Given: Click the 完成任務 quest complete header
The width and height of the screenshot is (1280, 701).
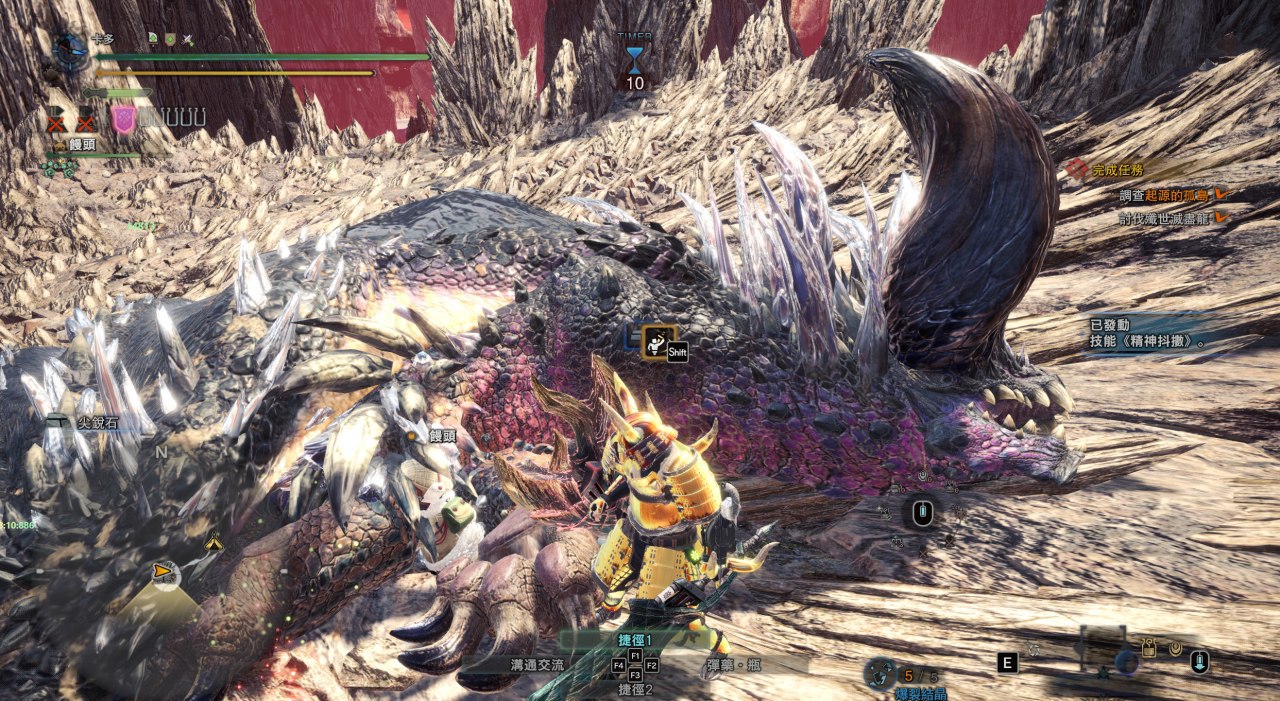Looking at the screenshot, I should [1117, 169].
